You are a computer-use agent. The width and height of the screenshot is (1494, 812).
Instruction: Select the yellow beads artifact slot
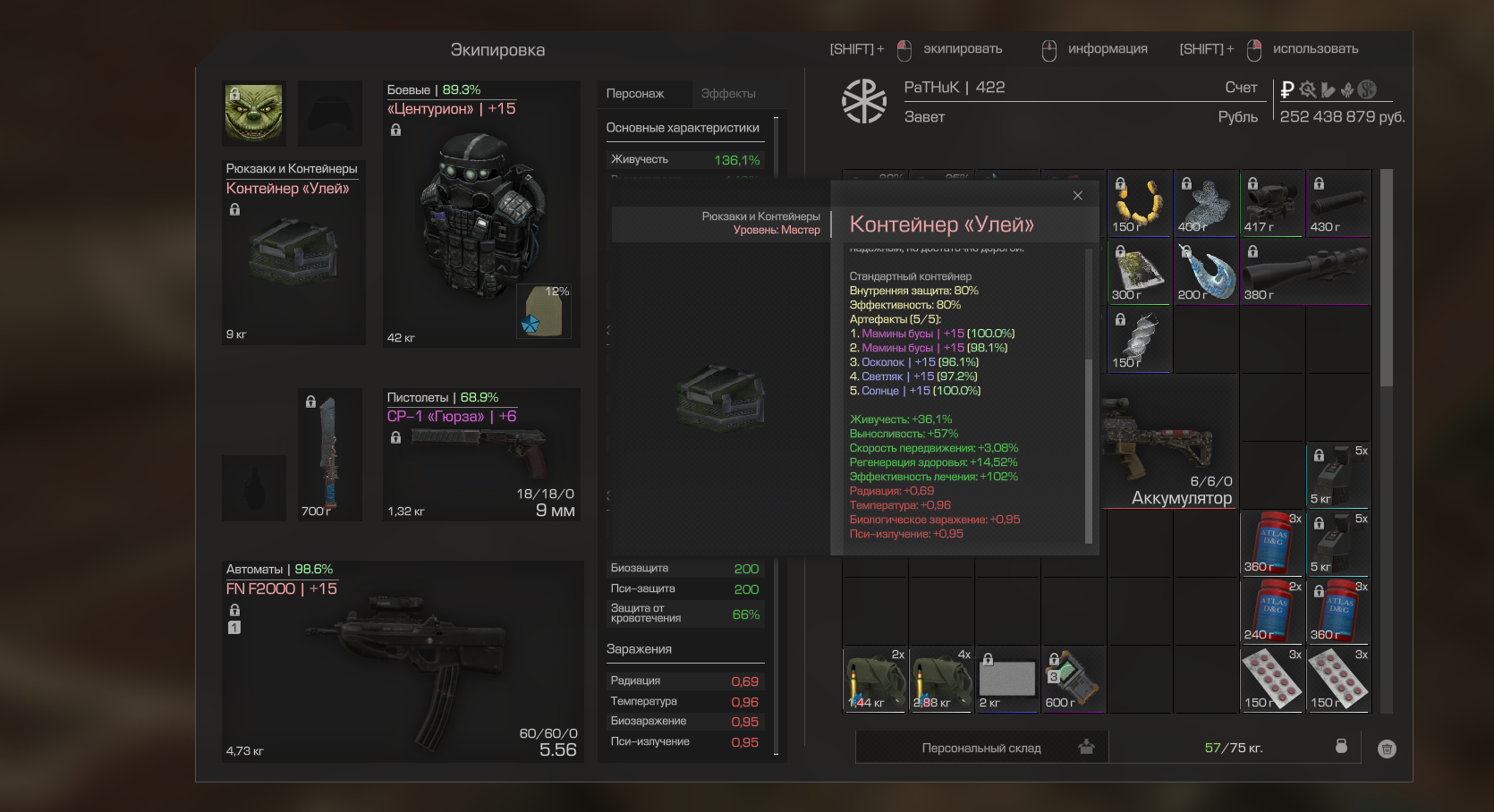click(1139, 203)
